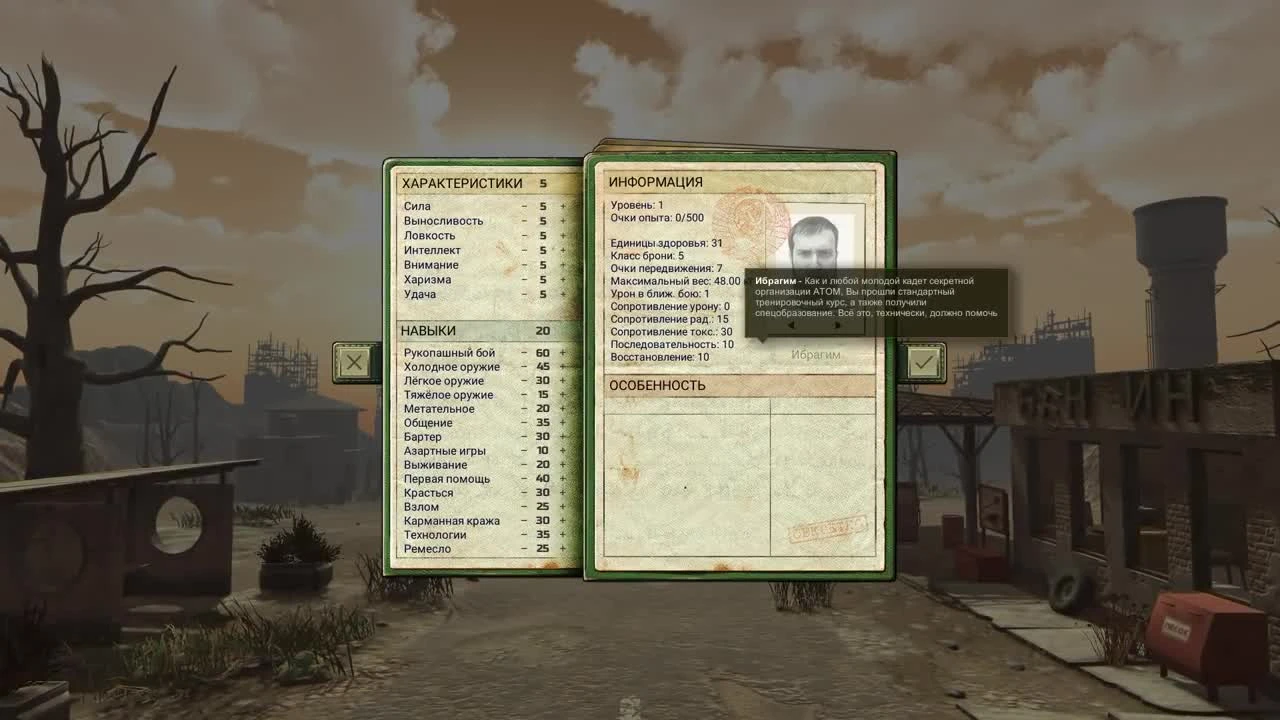Lower the Холодное оружие skill
Screen dimensions: 1280x720
[524, 366]
